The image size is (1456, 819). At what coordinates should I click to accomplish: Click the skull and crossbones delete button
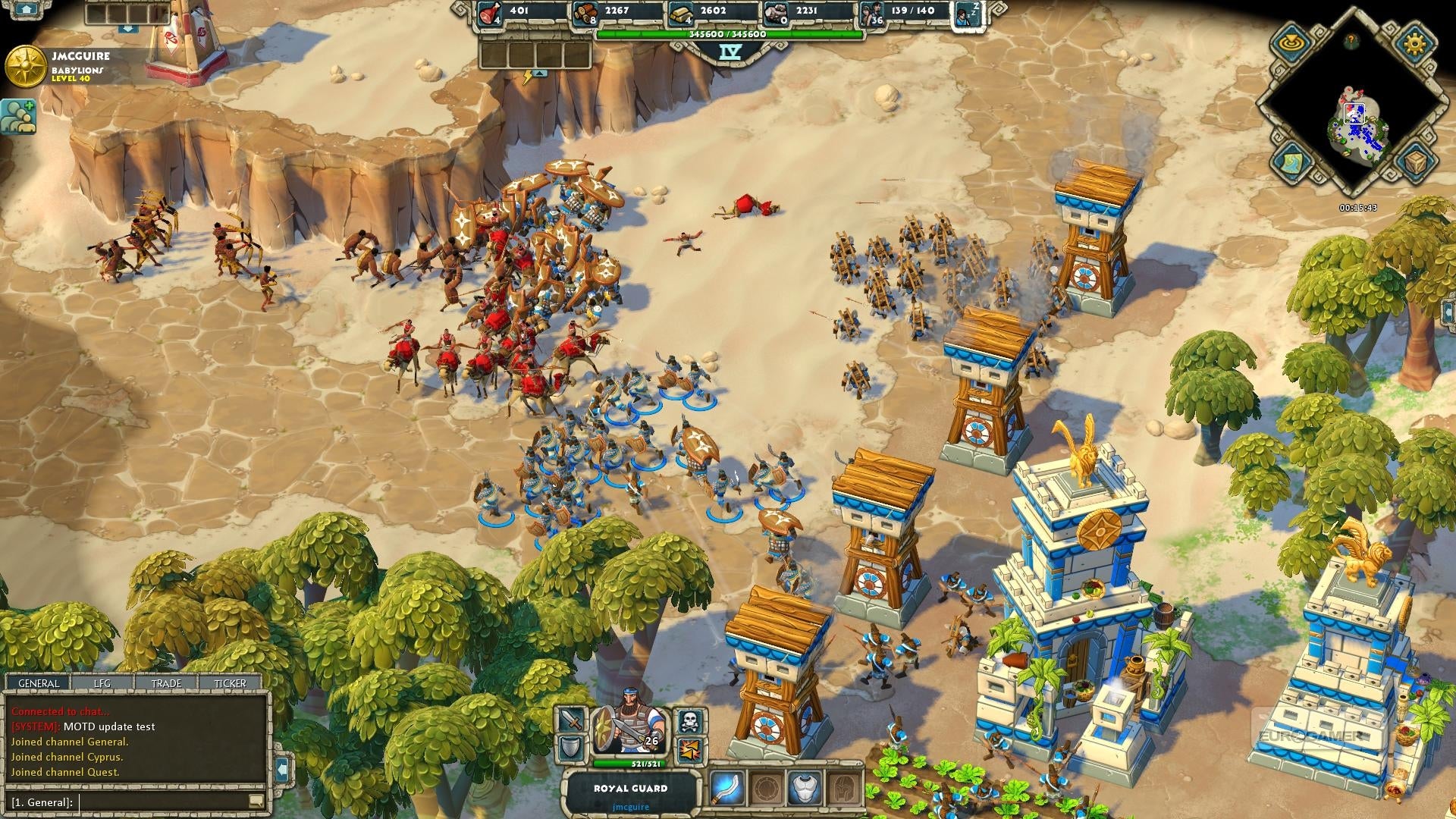point(689,720)
